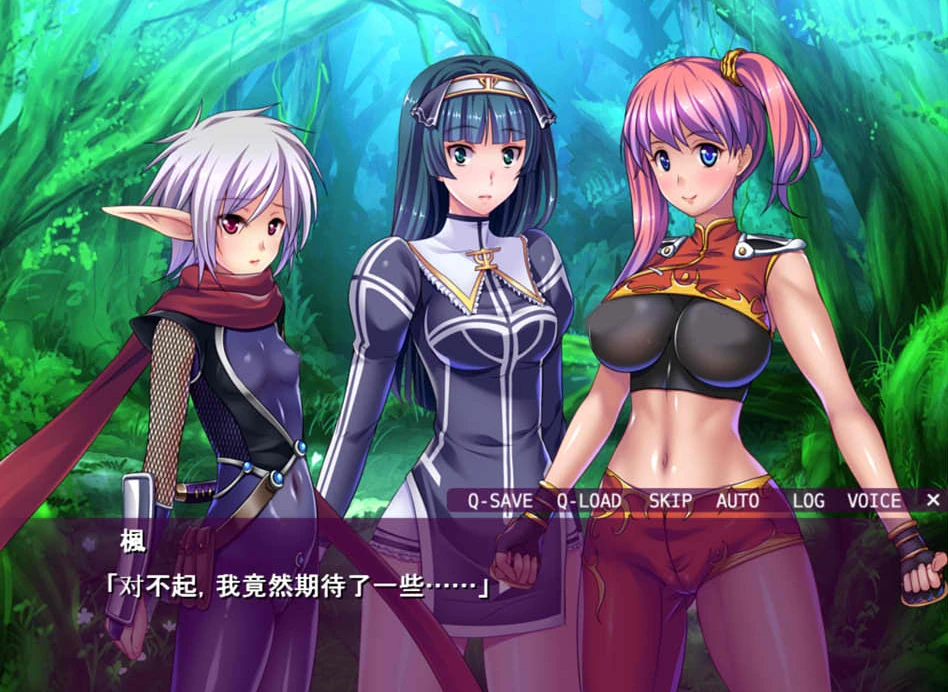Hide the dialogue box with the X

pyautogui.click(x=932, y=500)
